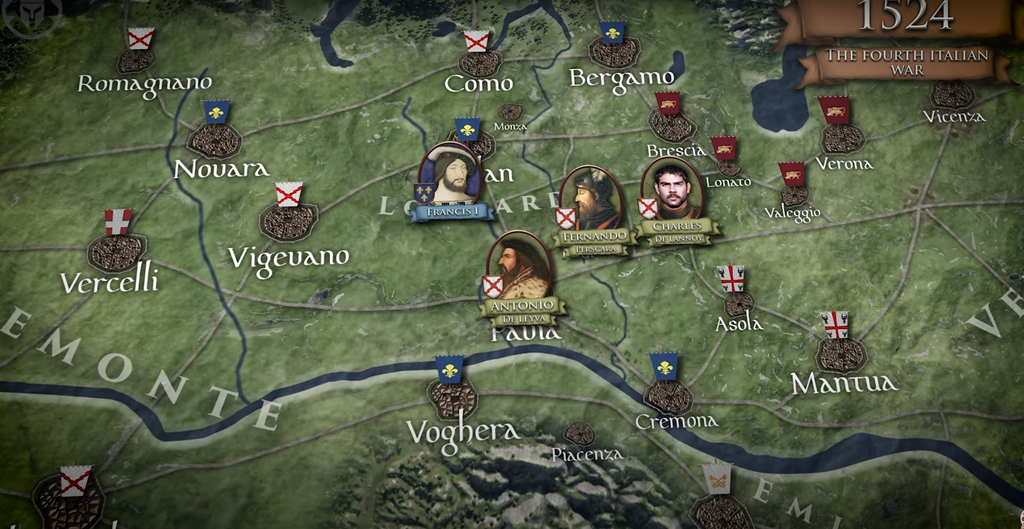Viewport: 1024px width, 529px height.
Task: Choose the Verona city marker
Action: 842,137
